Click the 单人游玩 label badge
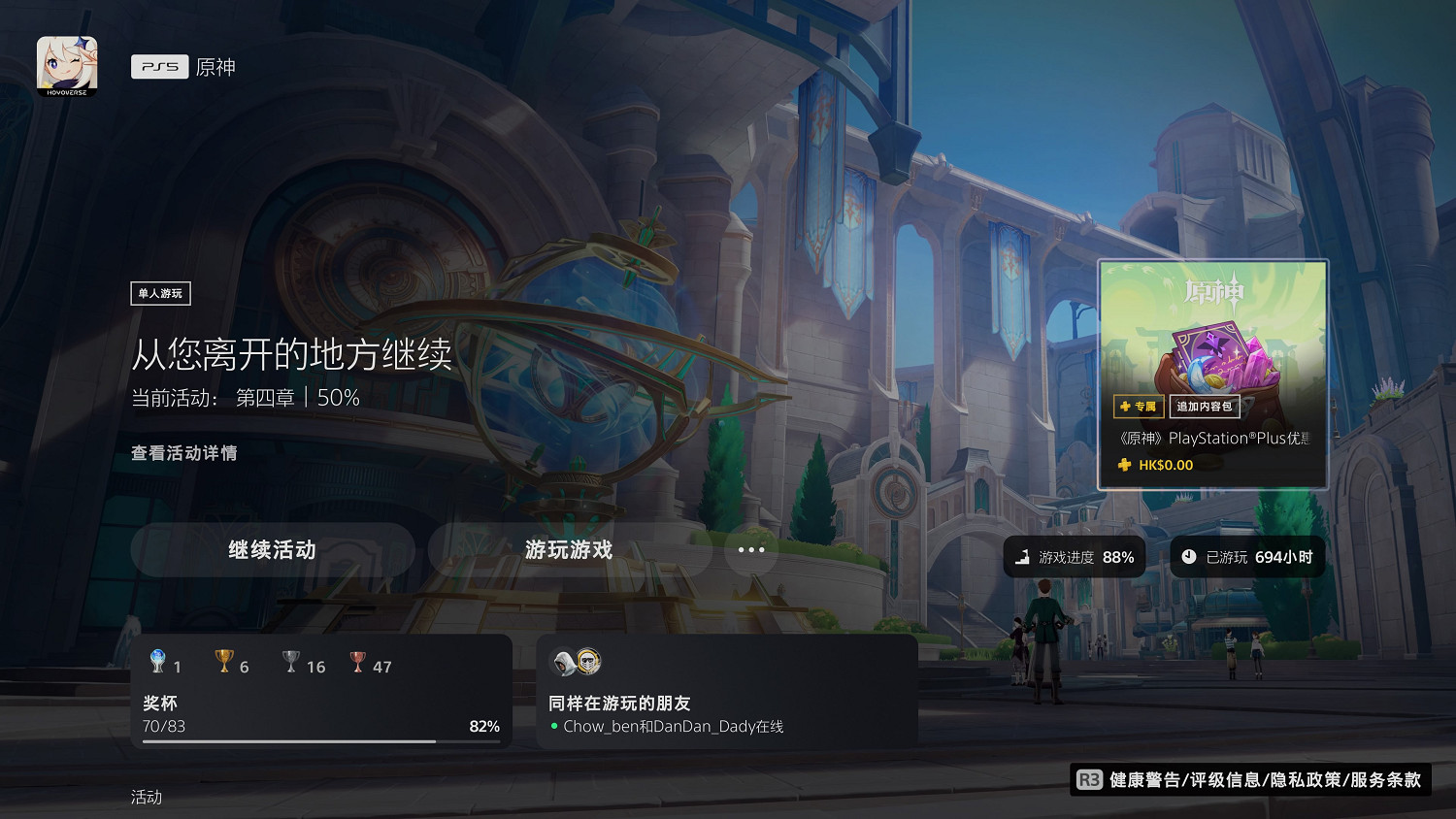The width and height of the screenshot is (1456, 819). [x=160, y=293]
